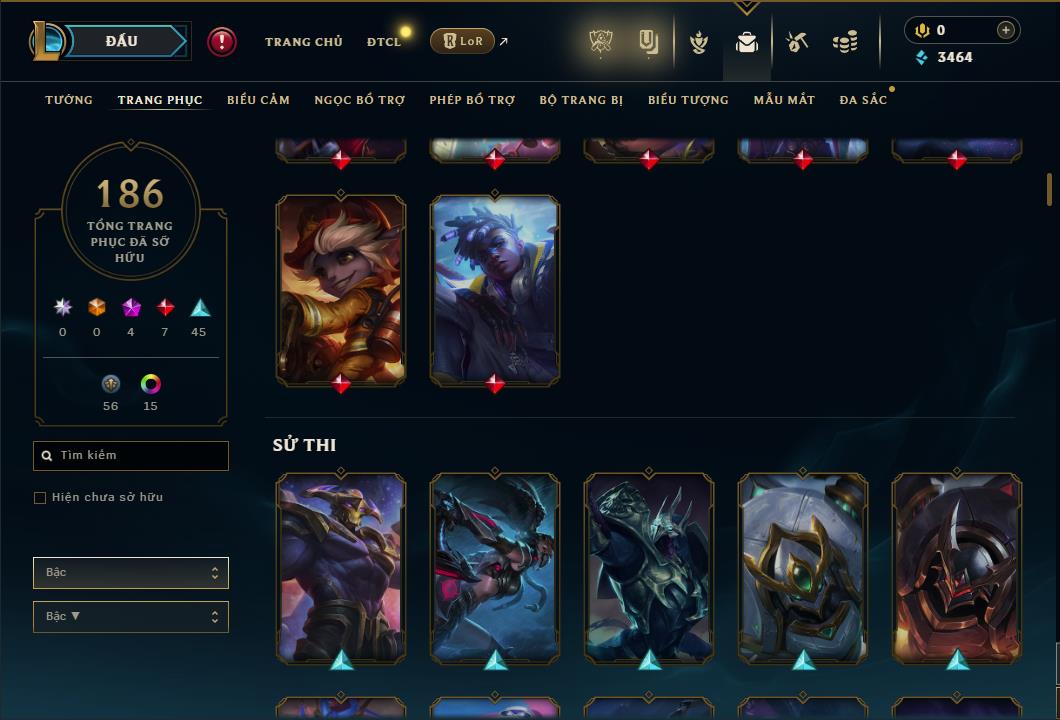The height and width of the screenshot is (720, 1060).
Task: Go to TRANG CHỦ home page
Action: pyautogui.click(x=303, y=42)
